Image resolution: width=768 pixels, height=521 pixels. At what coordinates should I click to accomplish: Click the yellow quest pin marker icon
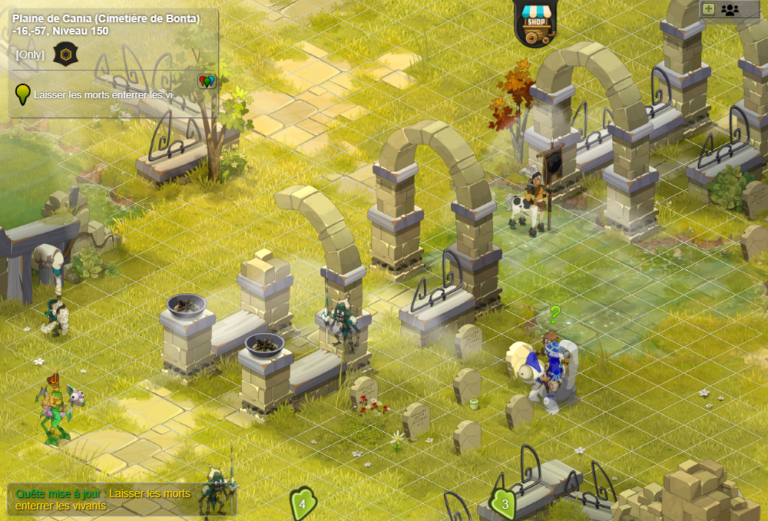22,95
